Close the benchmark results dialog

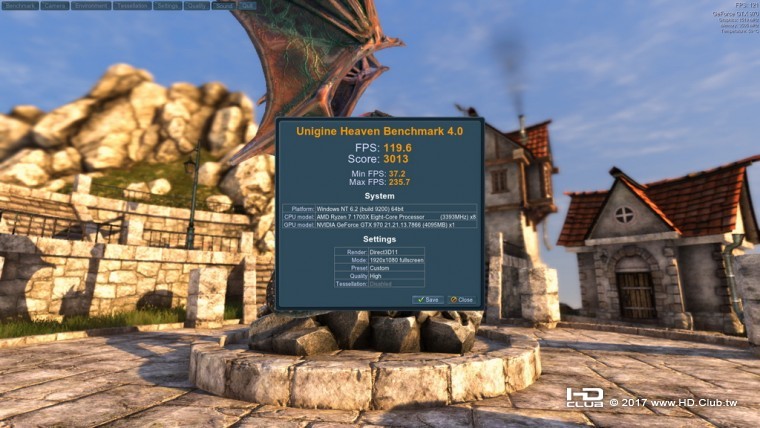click(461, 299)
